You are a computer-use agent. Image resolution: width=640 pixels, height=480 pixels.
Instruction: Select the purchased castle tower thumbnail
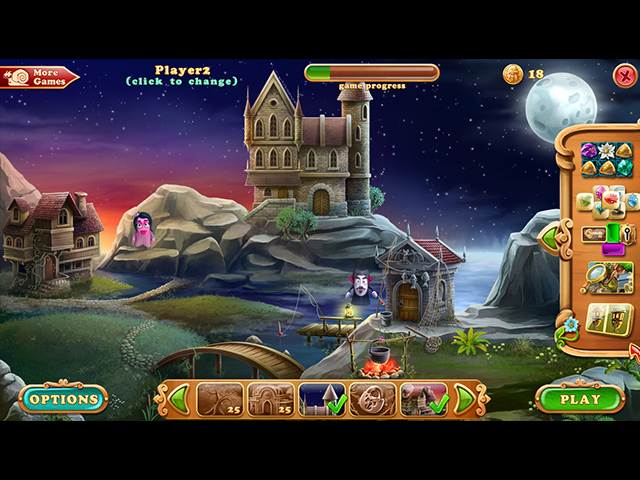[321, 399]
